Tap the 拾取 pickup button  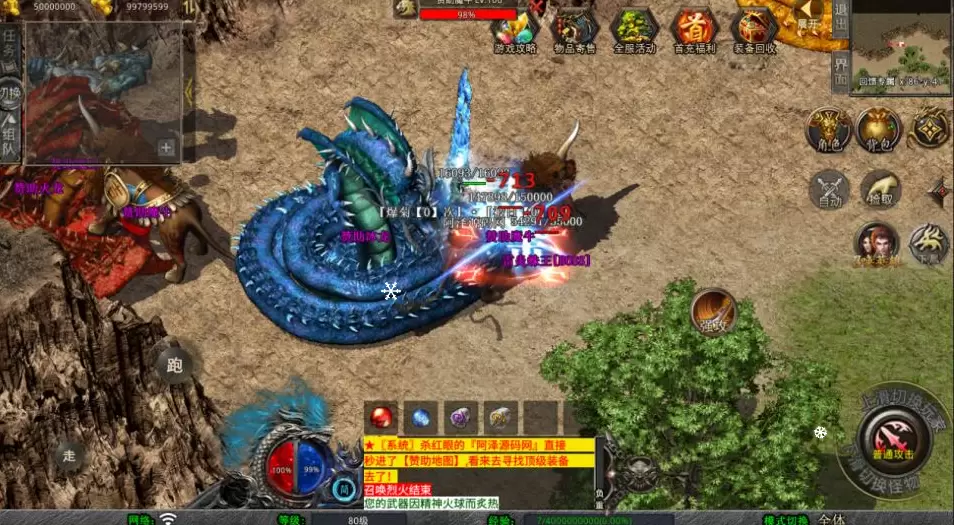[881, 190]
